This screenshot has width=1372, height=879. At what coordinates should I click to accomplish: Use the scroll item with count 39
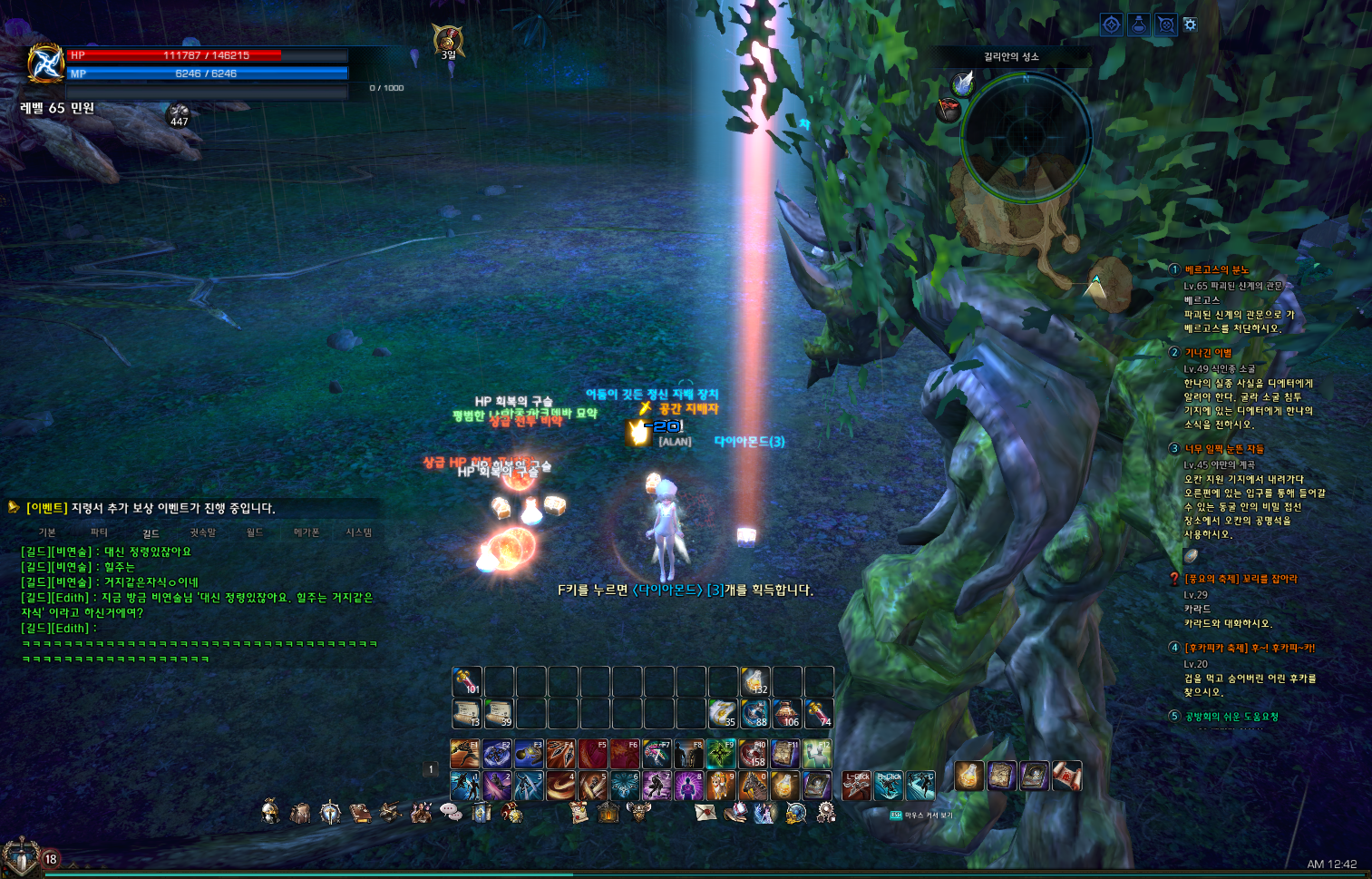pyautogui.click(x=499, y=714)
